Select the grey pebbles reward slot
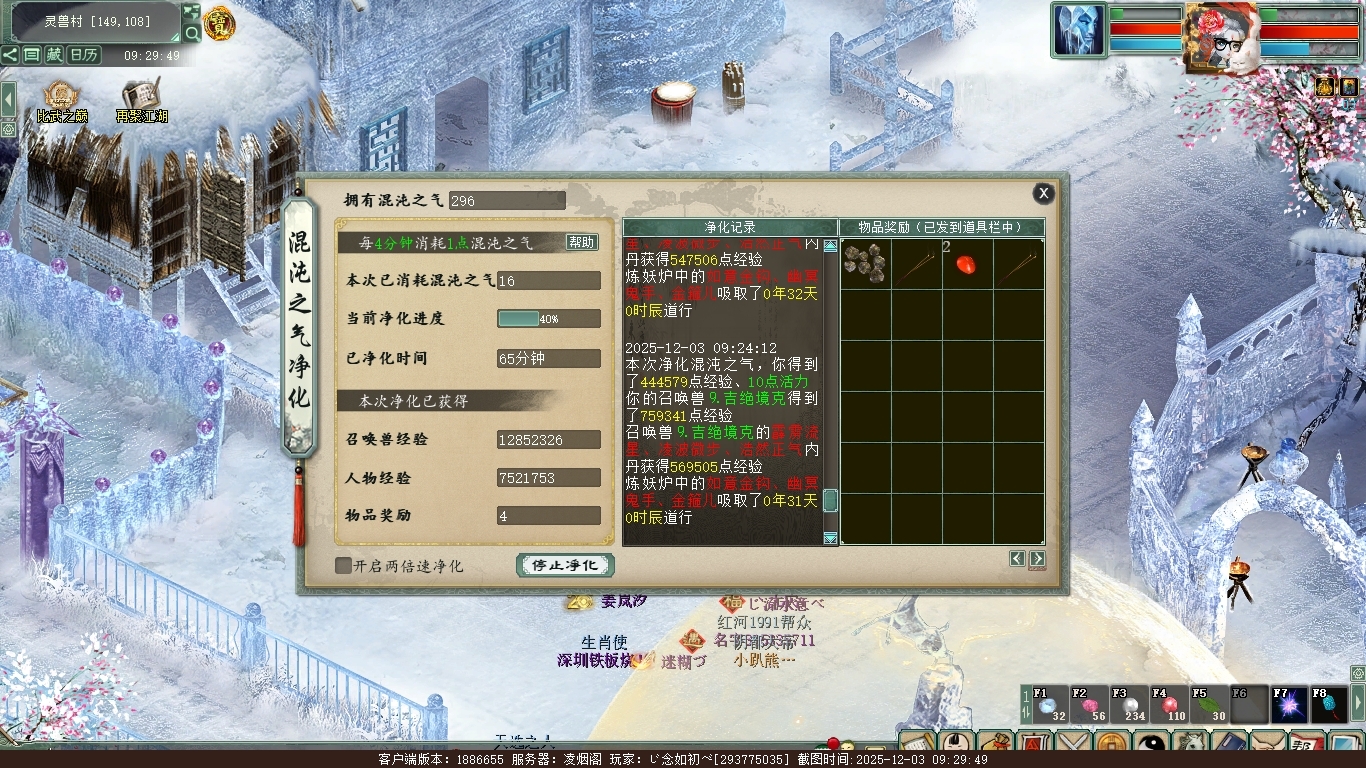Viewport: 1366px width, 768px height. click(x=865, y=264)
